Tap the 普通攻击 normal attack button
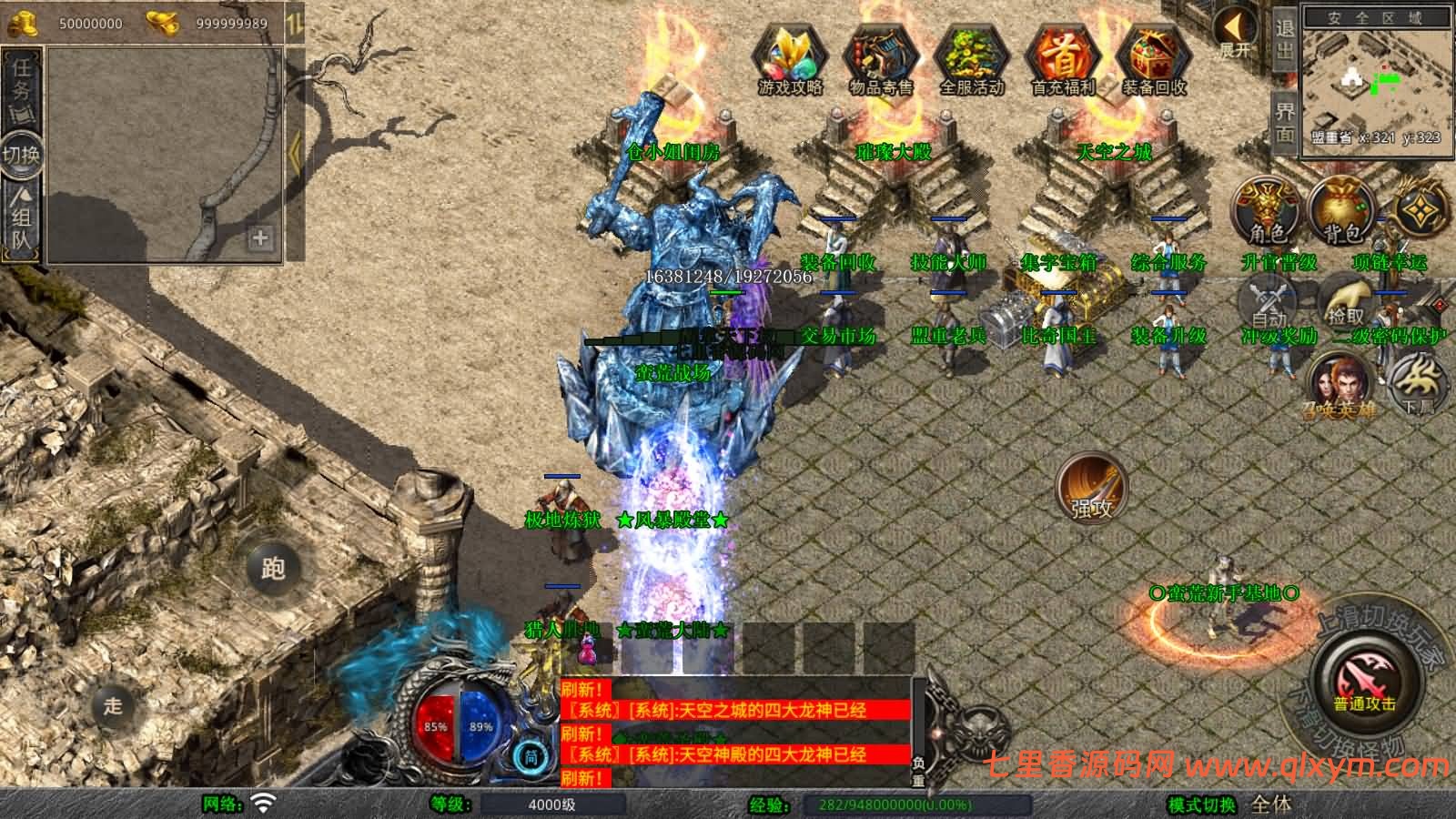1456x819 pixels. [1365, 681]
